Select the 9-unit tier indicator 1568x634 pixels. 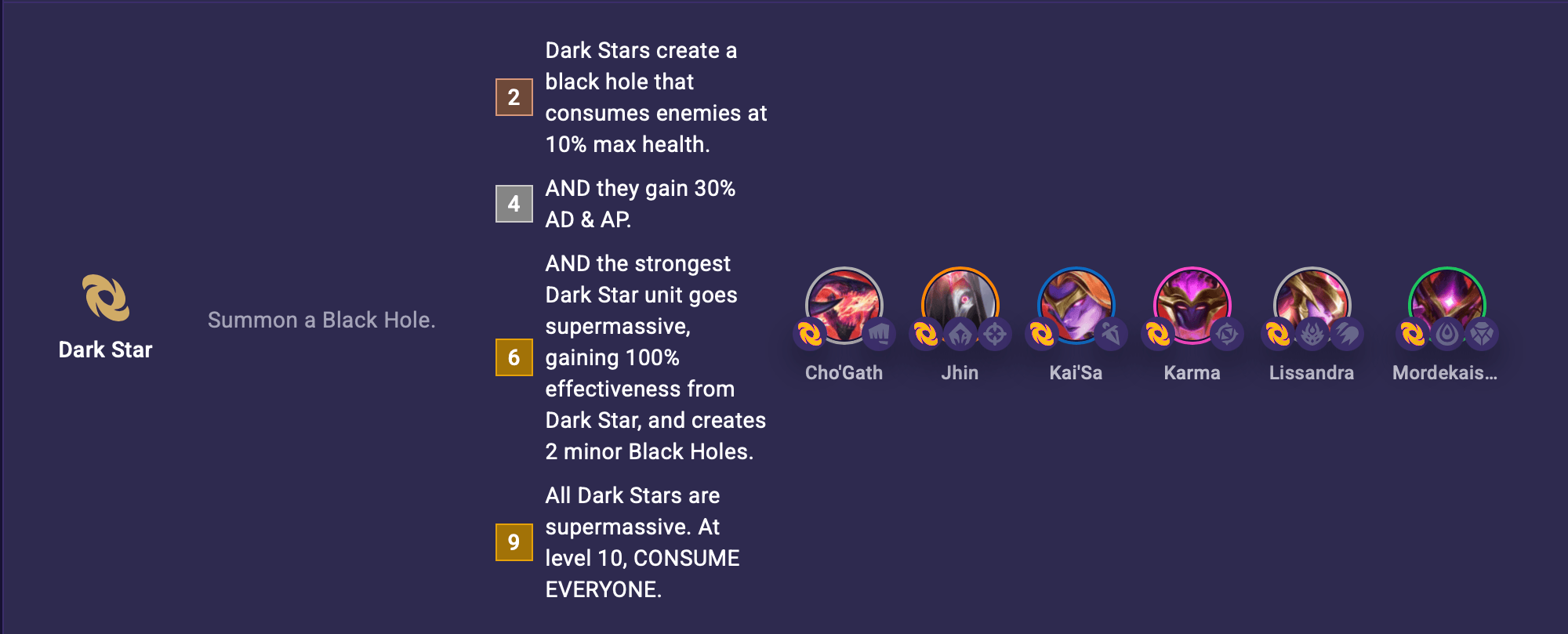514,541
